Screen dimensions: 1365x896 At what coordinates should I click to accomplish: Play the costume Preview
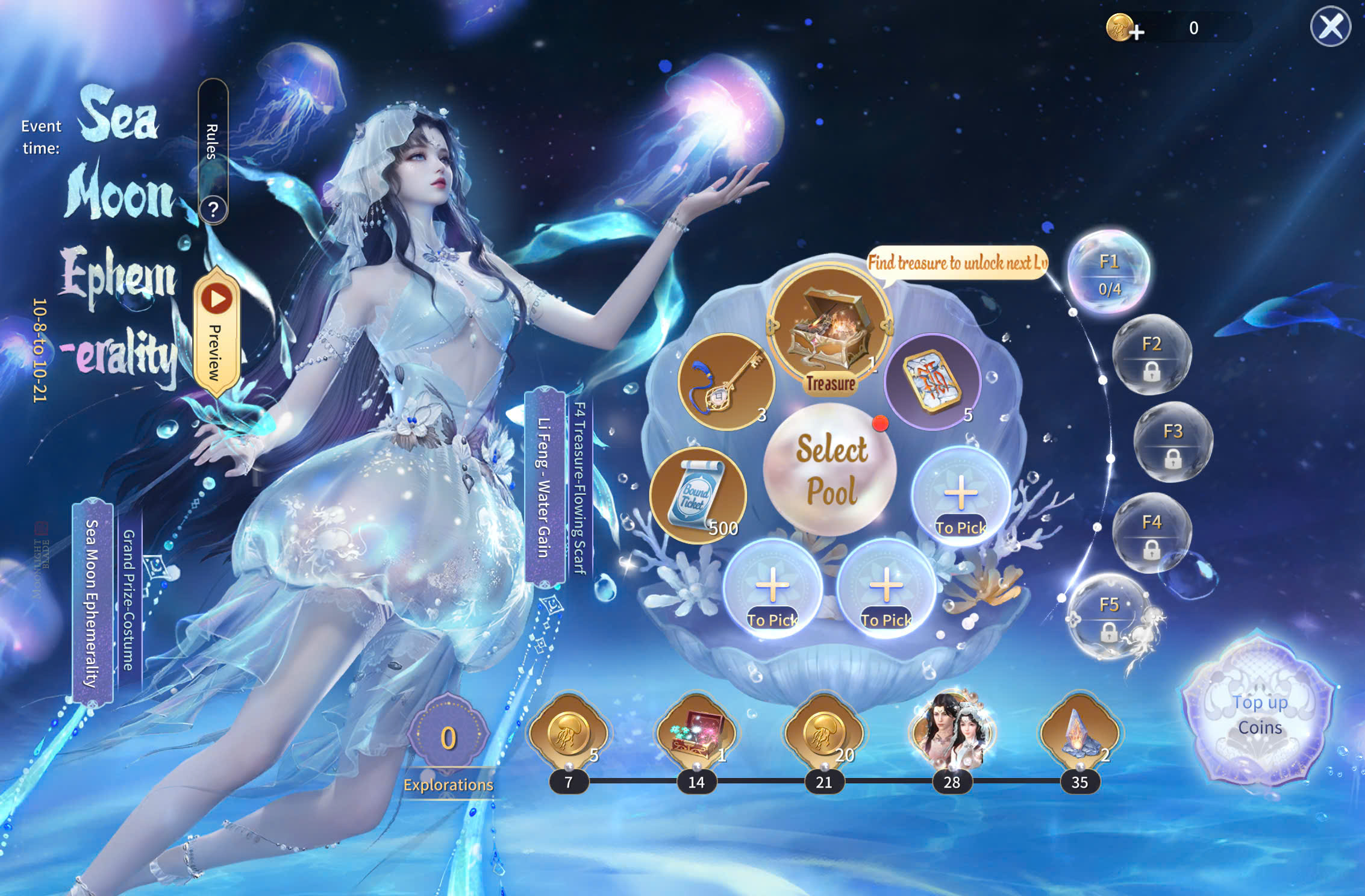coord(217,331)
